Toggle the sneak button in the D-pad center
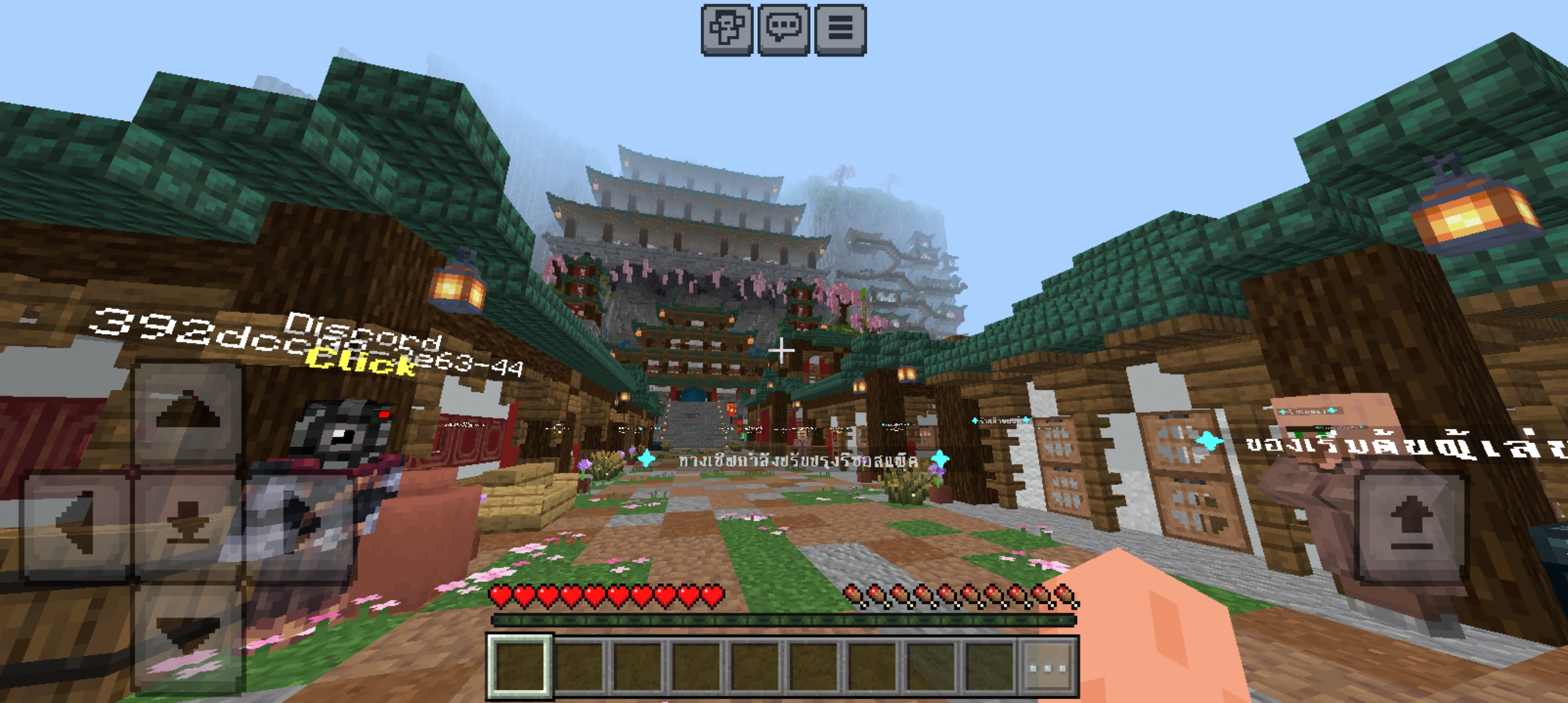1568x703 pixels. (x=188, y=524)
